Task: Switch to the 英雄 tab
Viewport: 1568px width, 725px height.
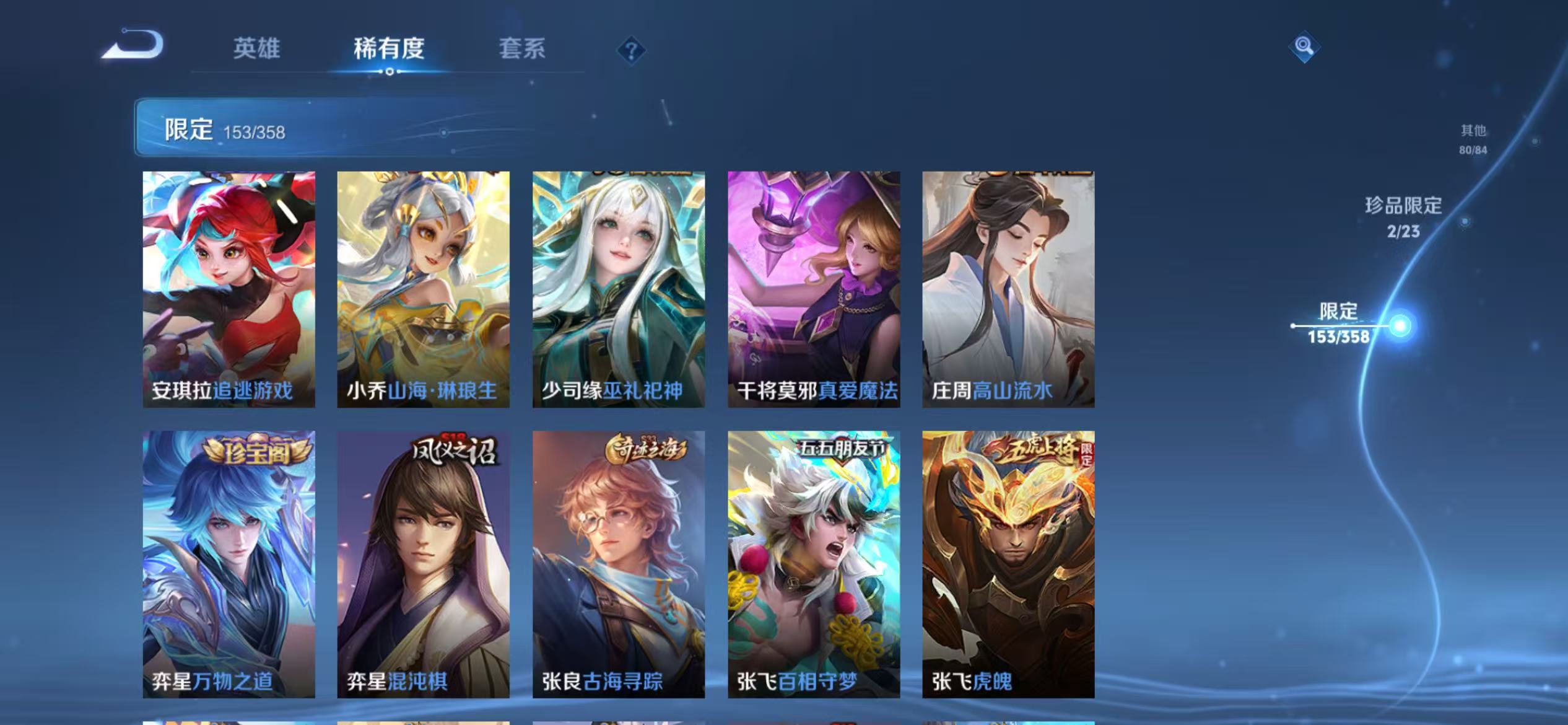Action: coord(258,50)
